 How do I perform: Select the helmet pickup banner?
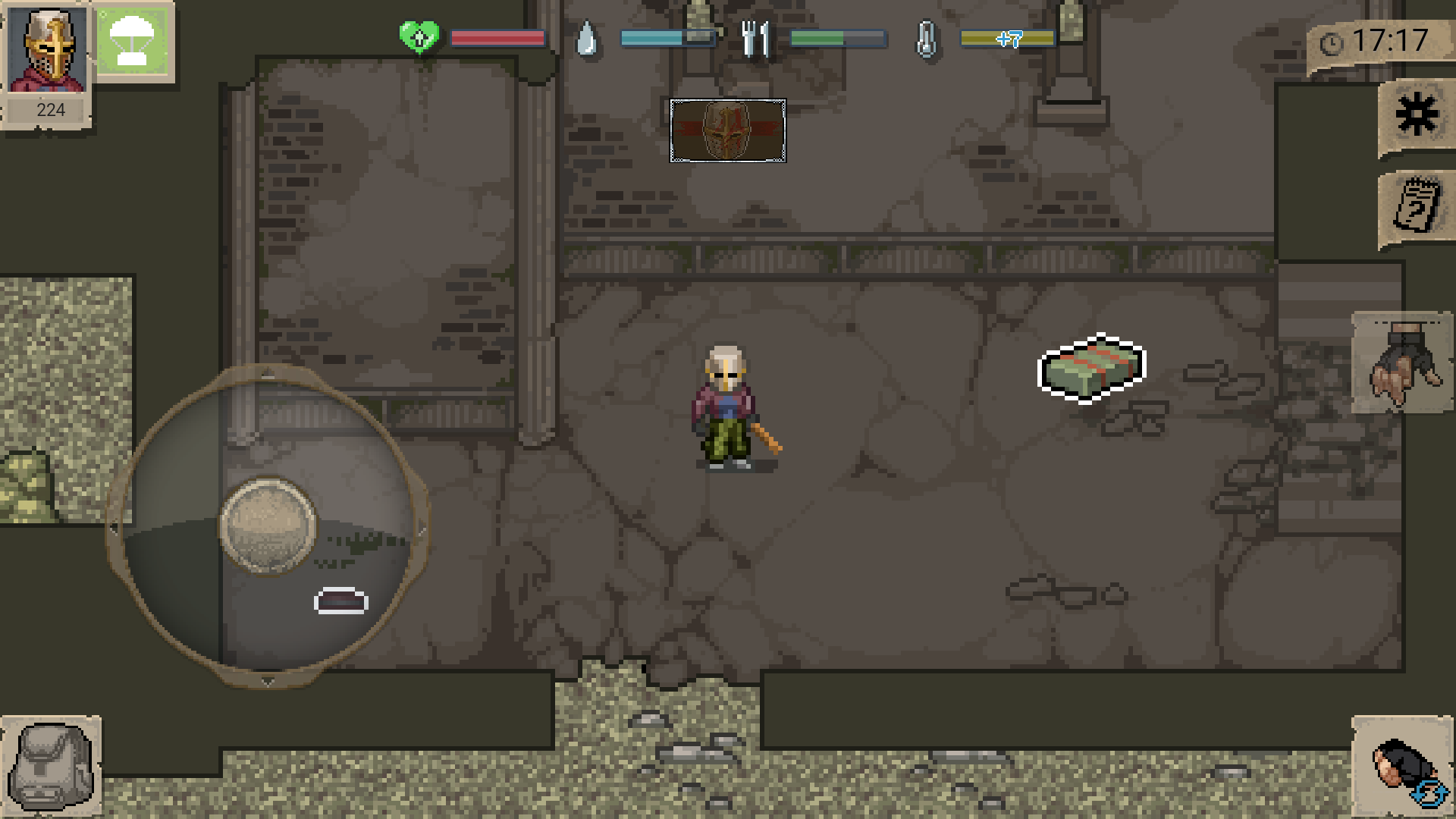(727, 130)
